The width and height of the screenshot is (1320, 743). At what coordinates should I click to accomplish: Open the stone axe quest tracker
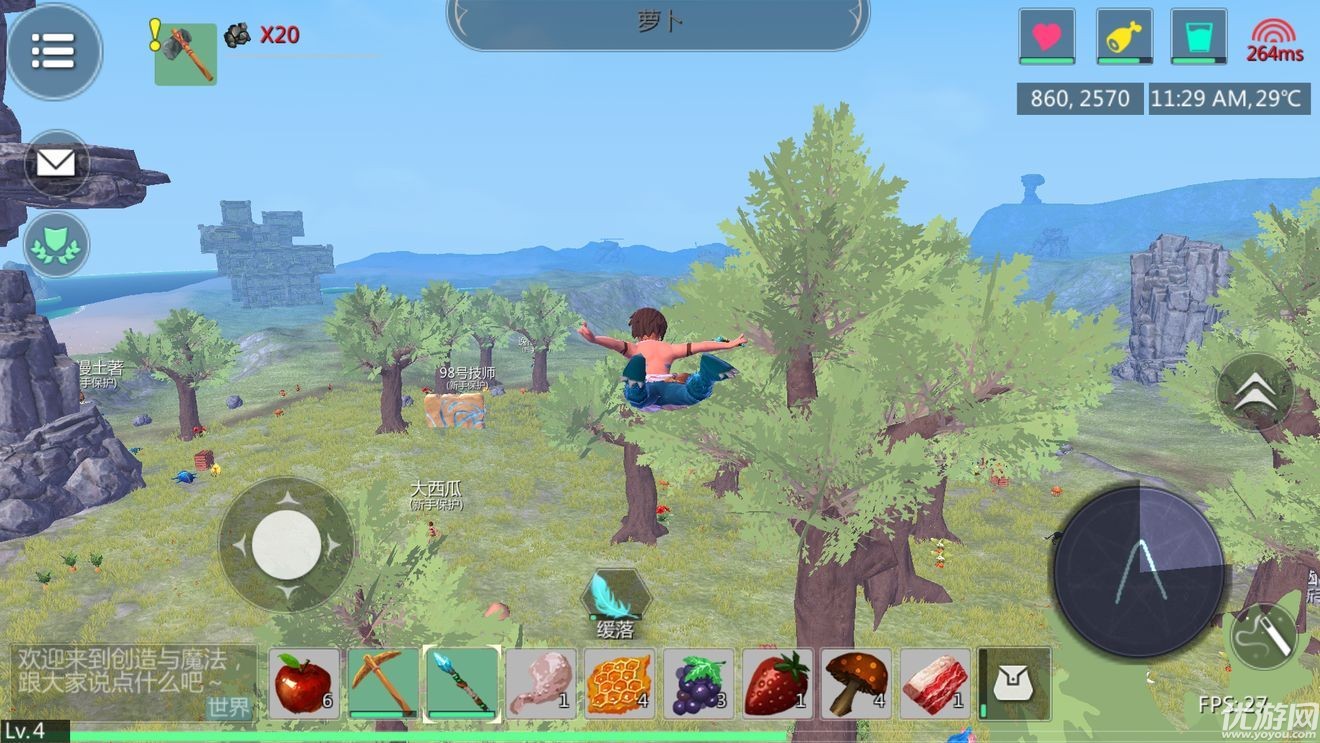[185, 54]
